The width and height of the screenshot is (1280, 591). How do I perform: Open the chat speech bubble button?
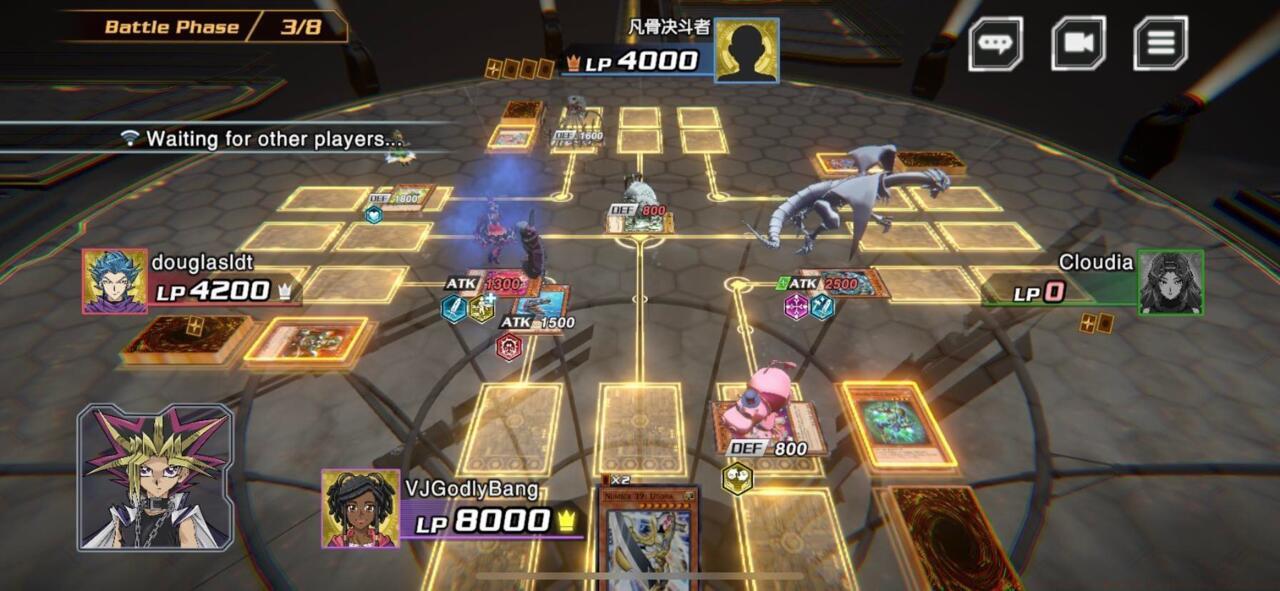point(995,44)
